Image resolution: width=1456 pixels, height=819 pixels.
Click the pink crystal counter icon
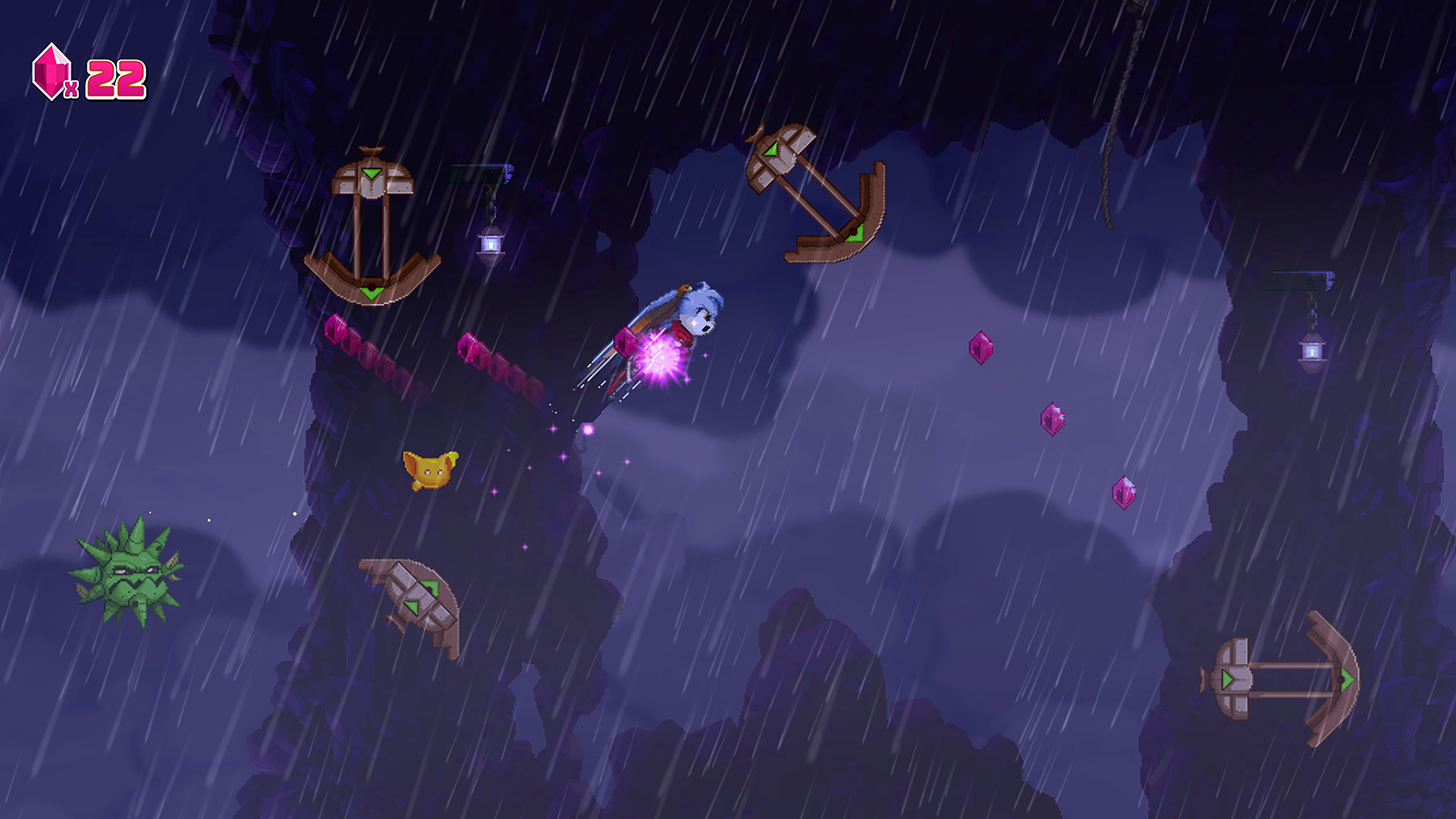point(50,74)
